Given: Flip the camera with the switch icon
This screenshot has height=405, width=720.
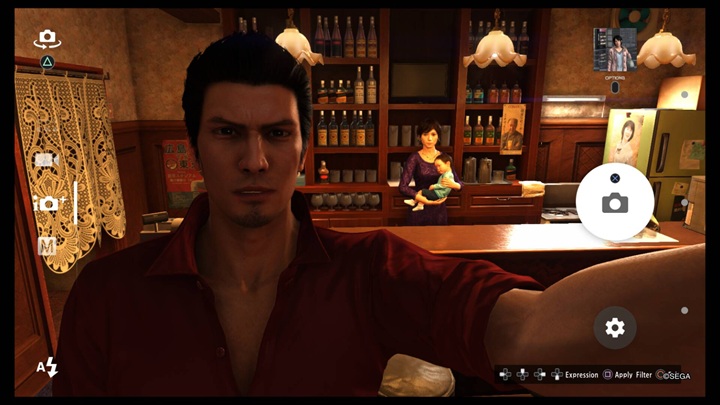Looking at the screenshot, I should point(46,39).
